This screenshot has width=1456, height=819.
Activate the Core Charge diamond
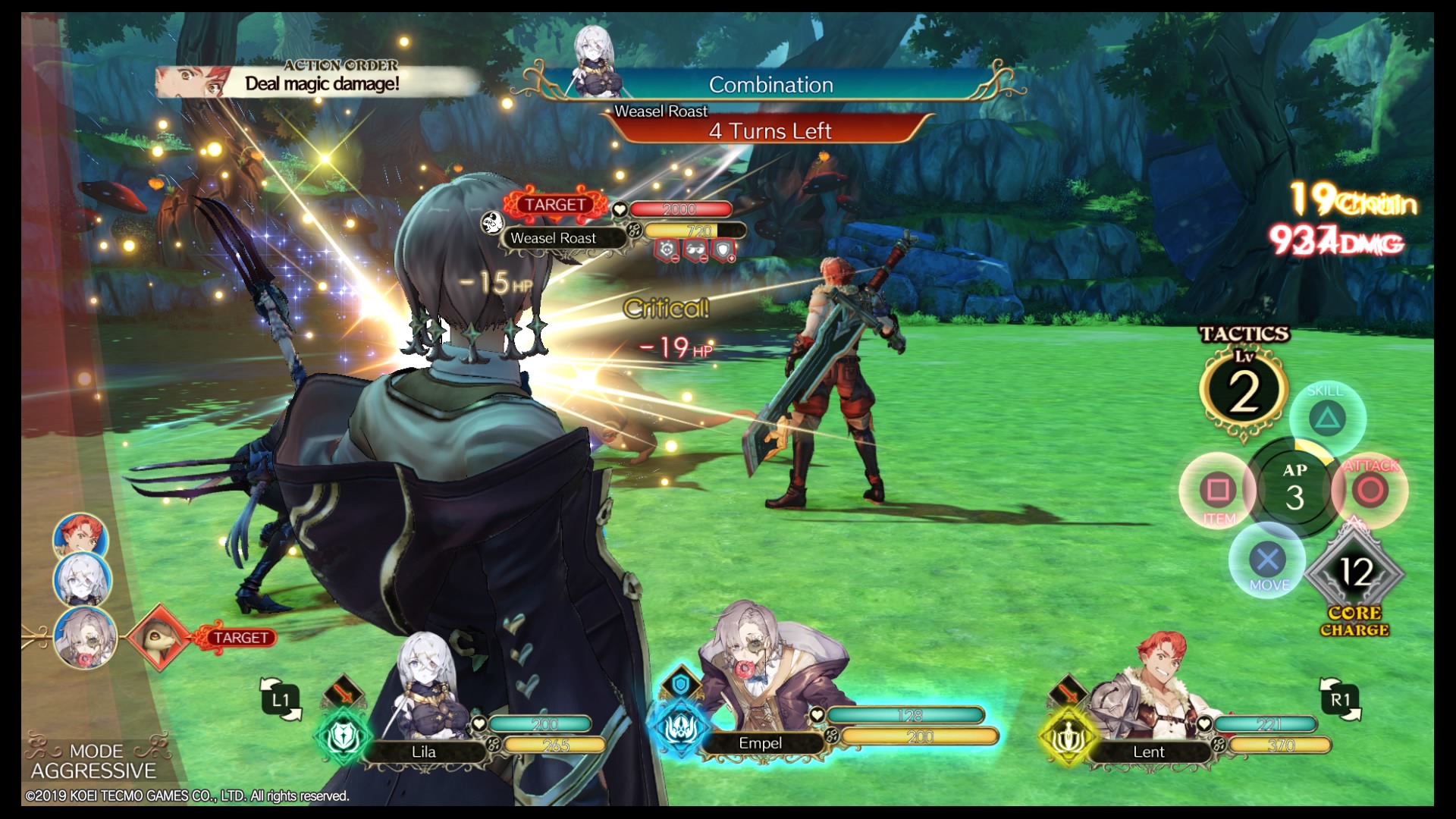click(1356, 573)
